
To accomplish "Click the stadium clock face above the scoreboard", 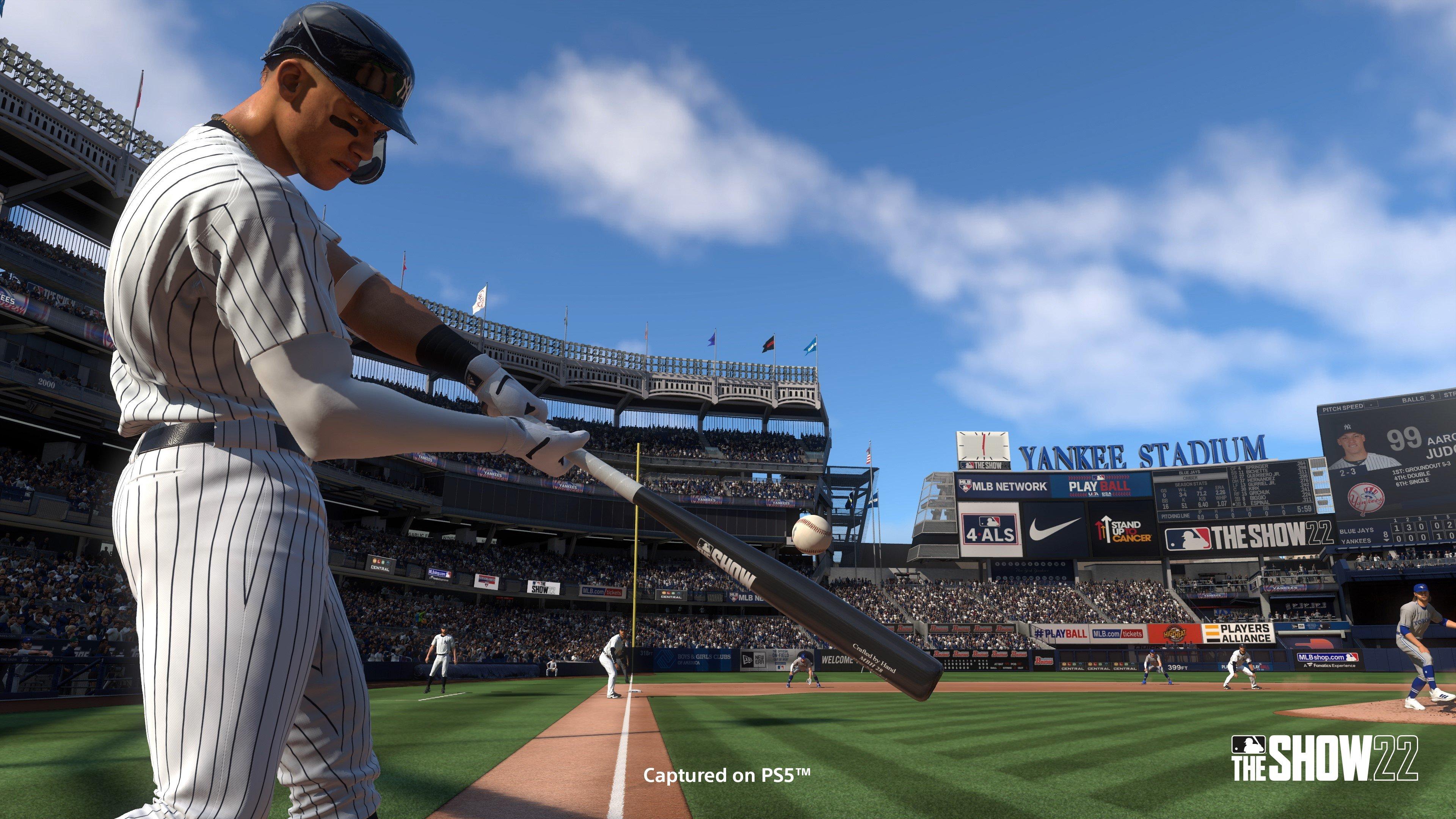I will (984, 446).
